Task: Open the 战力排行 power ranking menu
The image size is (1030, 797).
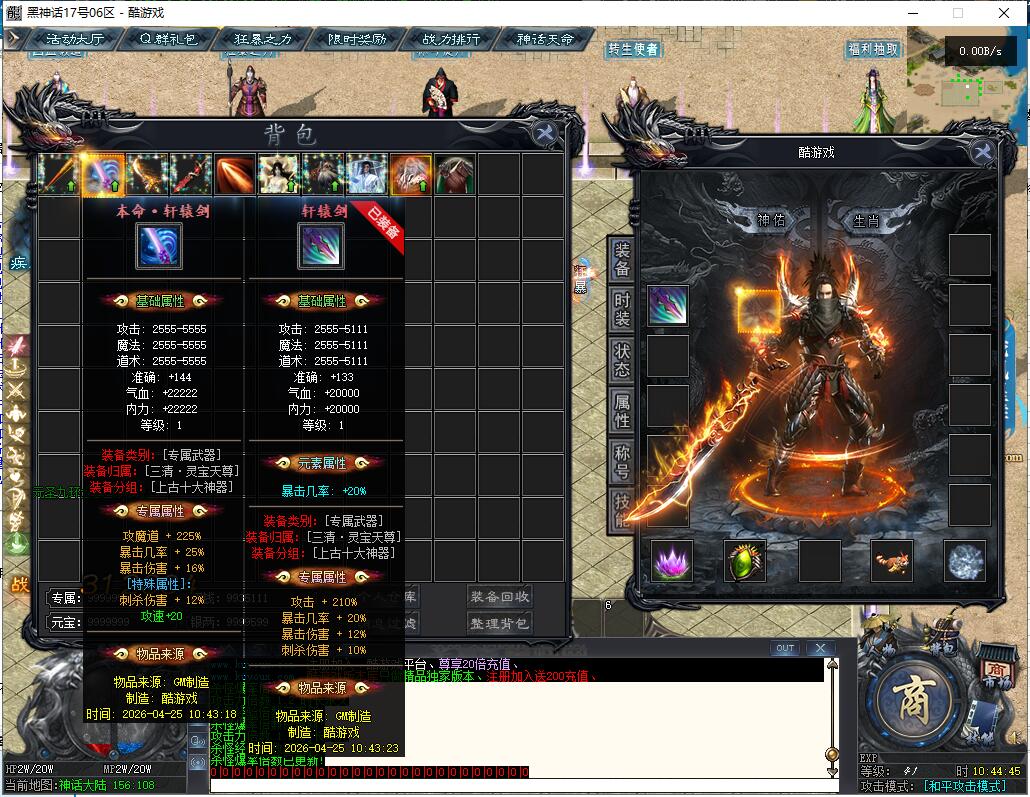Action: [x=452, y=39]
